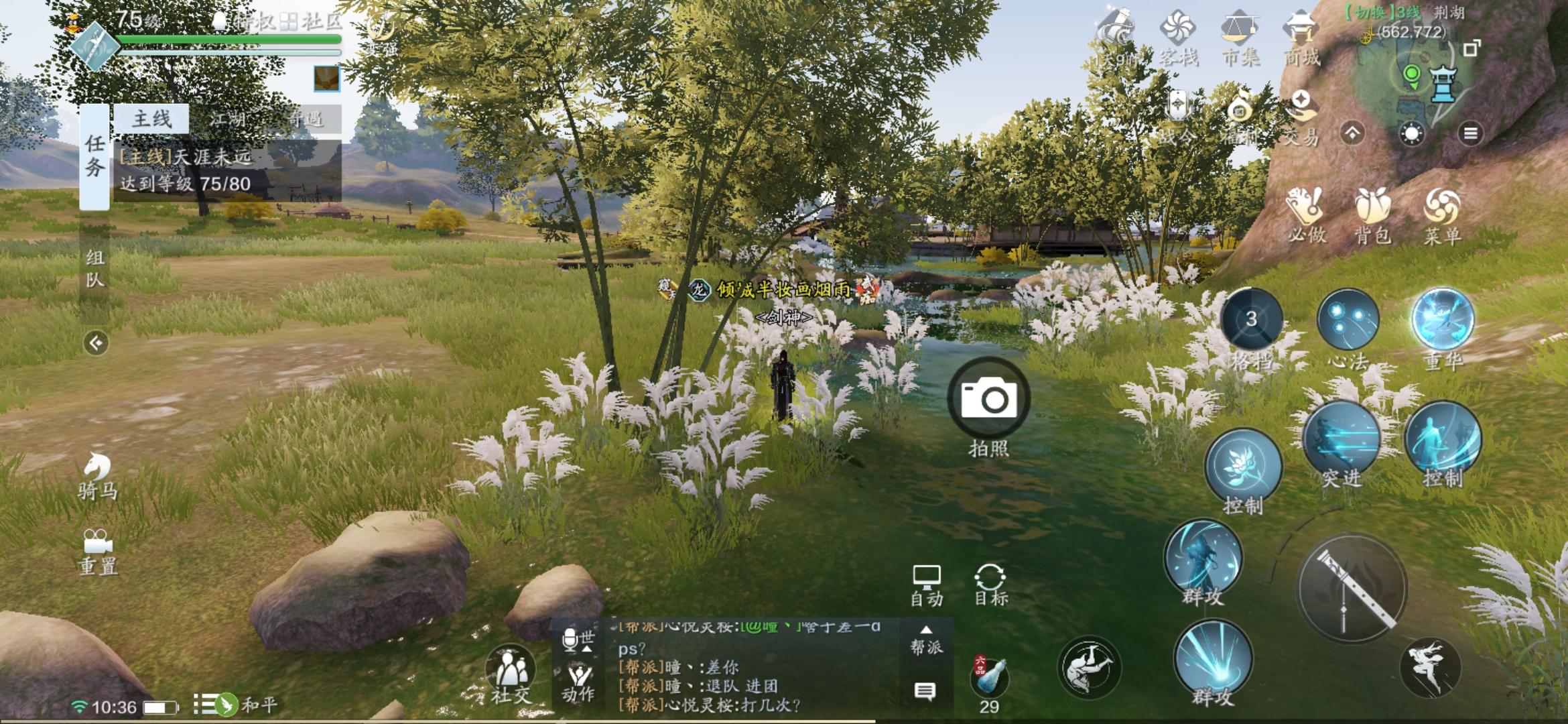The image size is (1568, 724).
Task: Switch target with the 目标 button
Action: point(990,585)
